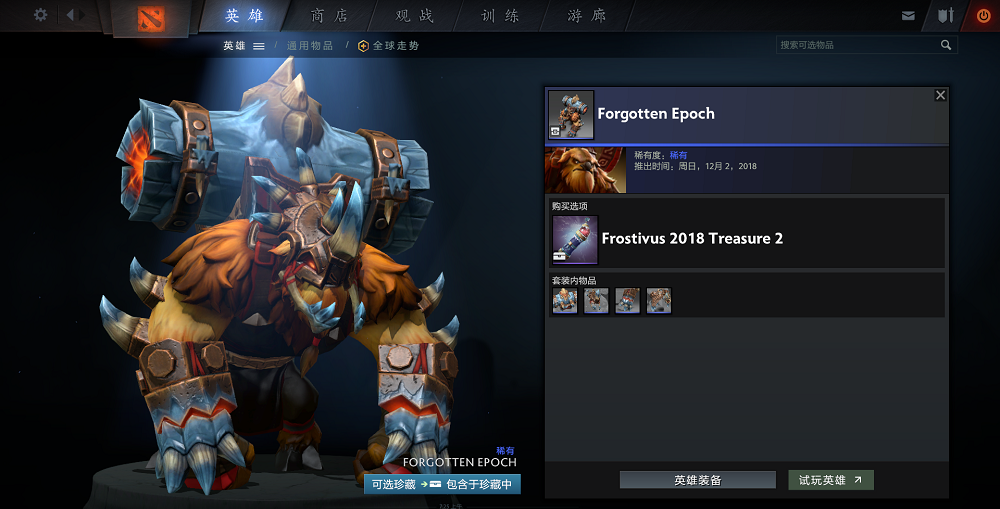Viewport: 1000px width, 509px height.
Task: Click the 试玩英雄 demo hero button
Action: [x=830, y=480]
